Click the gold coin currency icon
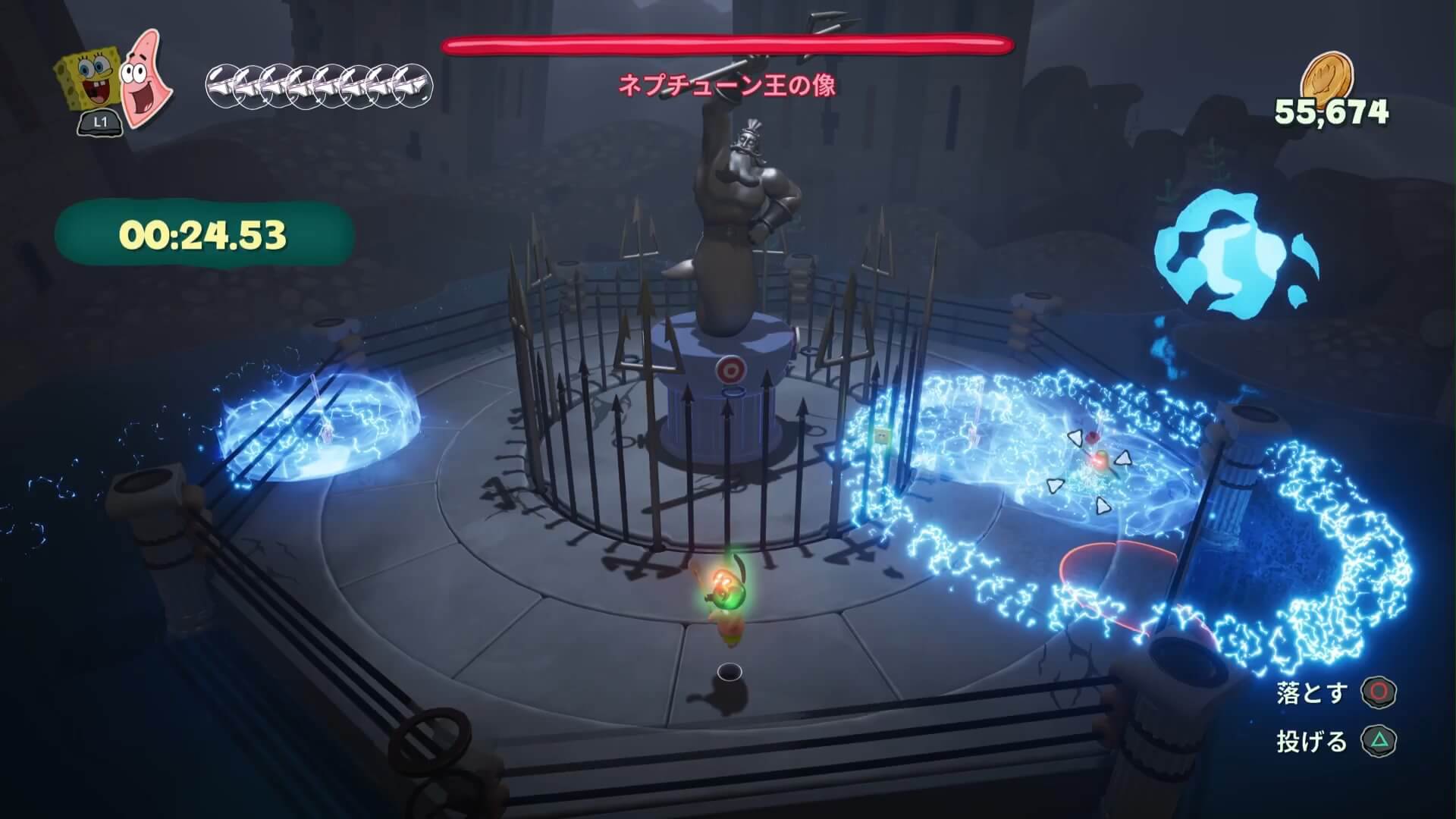 (x=1331, y=77)
